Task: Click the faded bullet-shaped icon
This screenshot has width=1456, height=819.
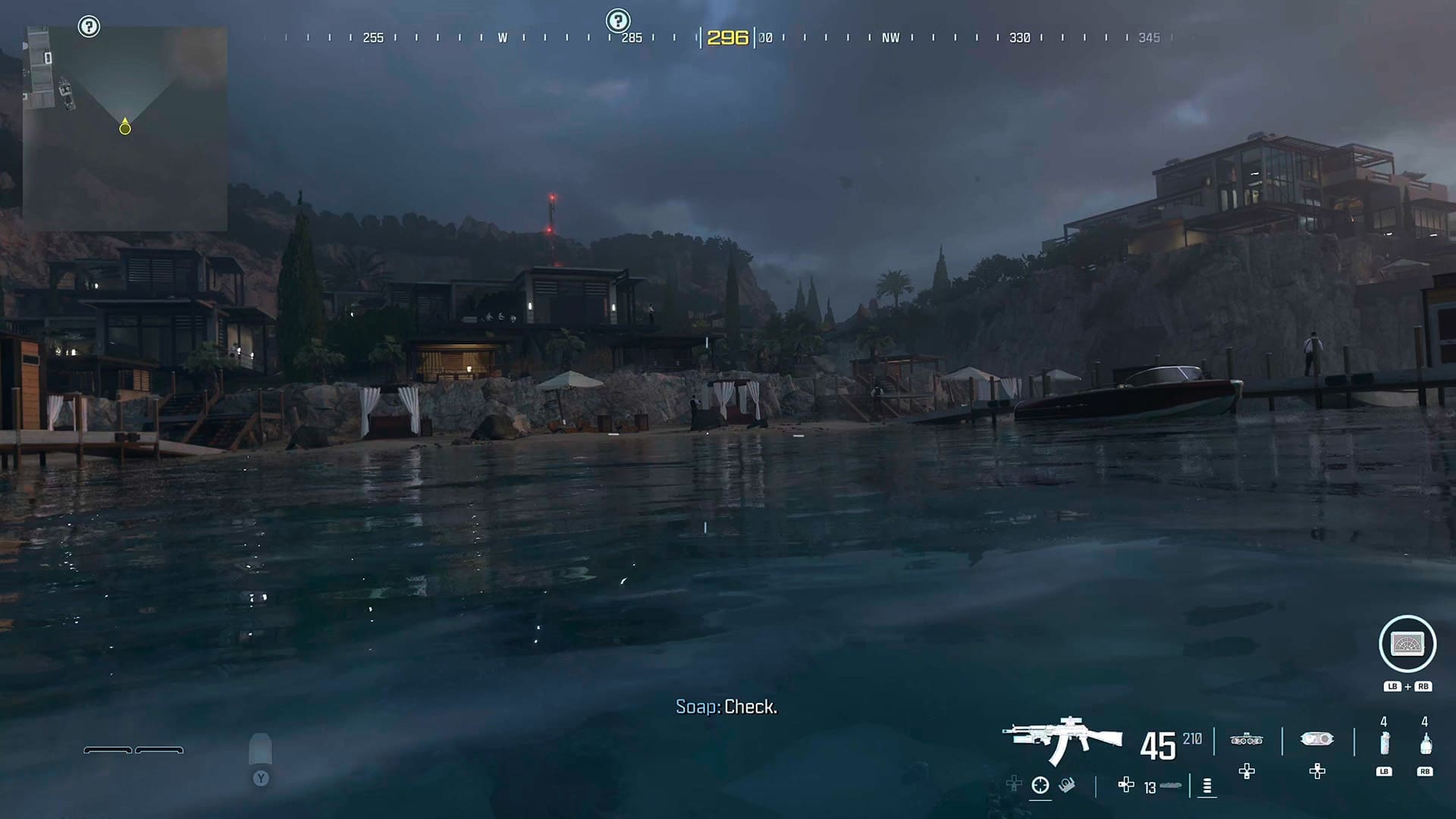Action: 260,749
